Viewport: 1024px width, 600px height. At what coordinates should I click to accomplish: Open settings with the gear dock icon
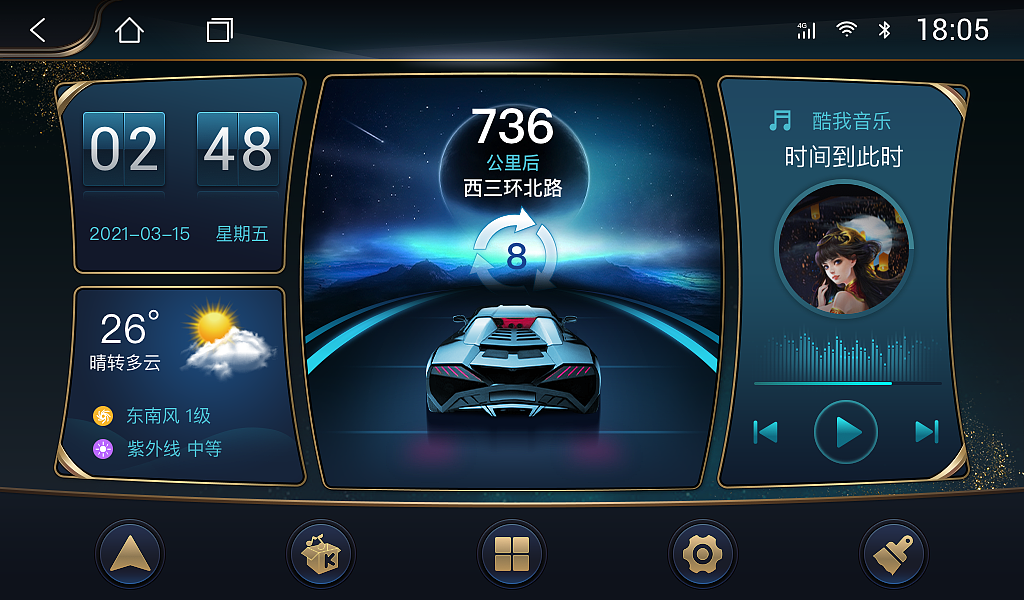pos(702,553)
